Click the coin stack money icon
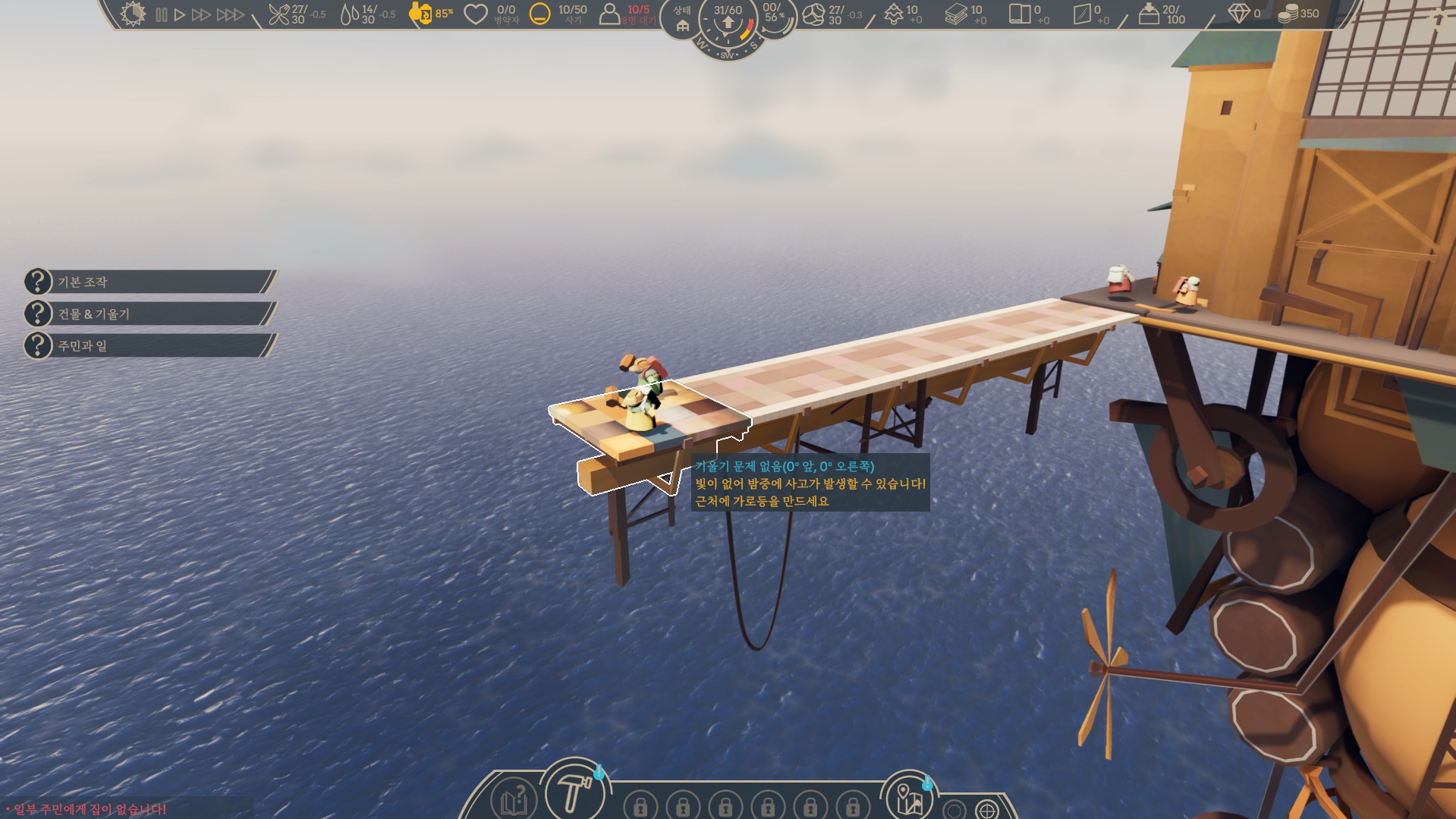The height and width of the screenshot is (819, 1456). [x=1288, y=14]
